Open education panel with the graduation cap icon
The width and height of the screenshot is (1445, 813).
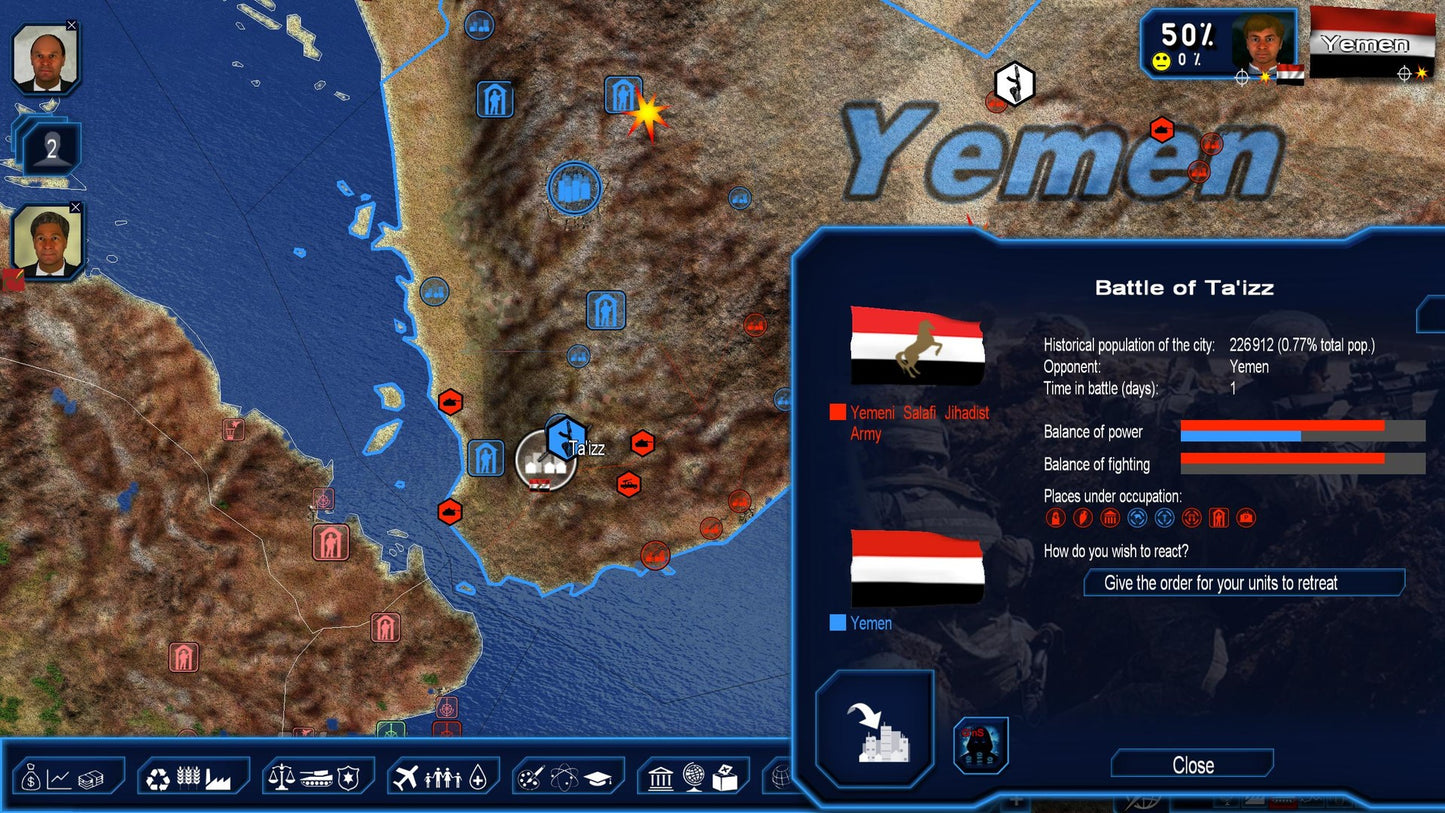point(598,779)
